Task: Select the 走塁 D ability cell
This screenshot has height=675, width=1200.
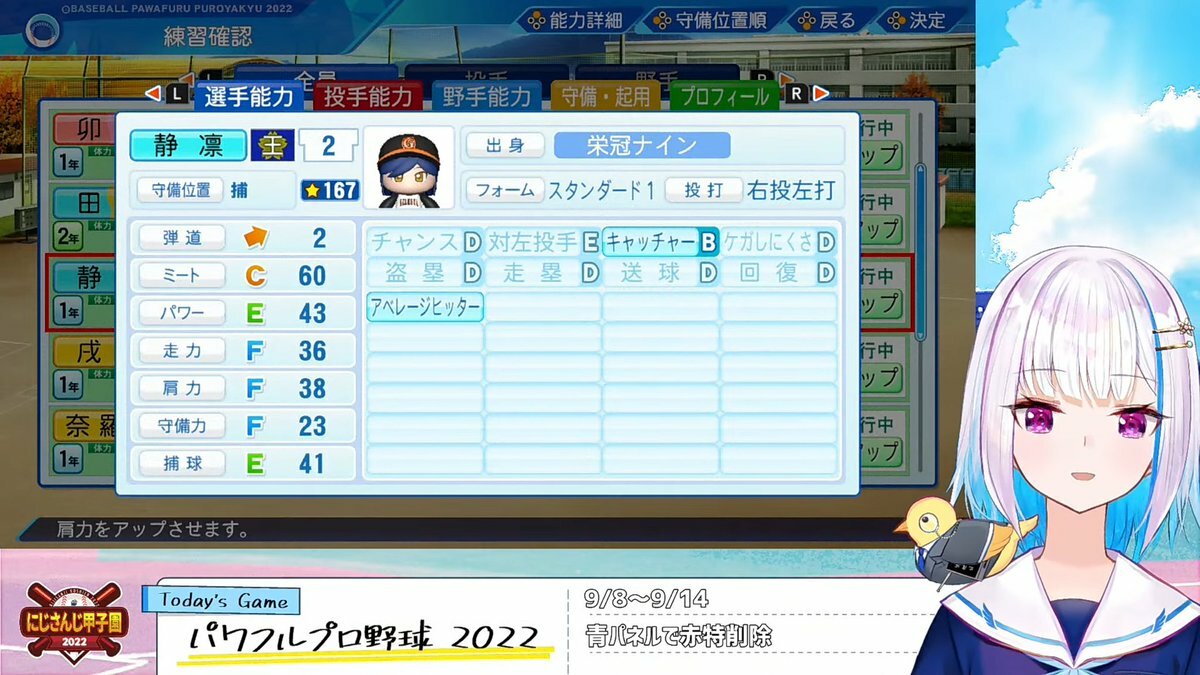Action: 543,273
